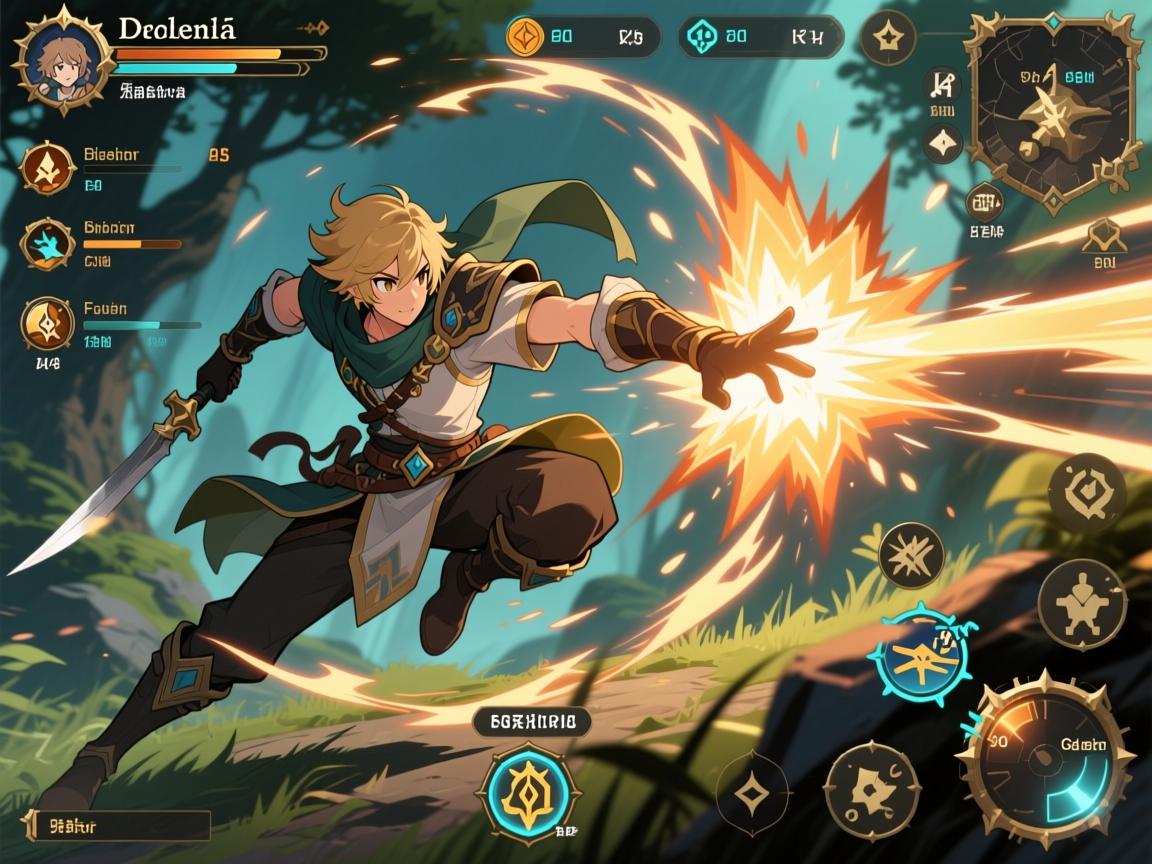Select the party member with the cyan emblem

[x=48, y=244]
